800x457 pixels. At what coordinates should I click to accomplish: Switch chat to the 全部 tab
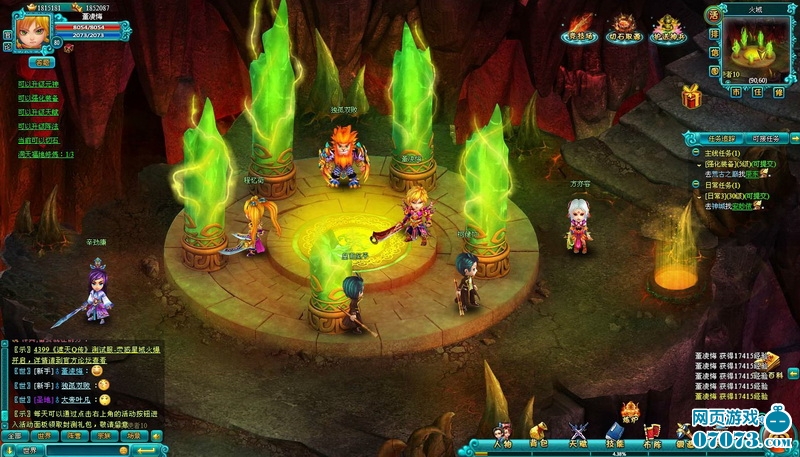[x=14, y=436]
